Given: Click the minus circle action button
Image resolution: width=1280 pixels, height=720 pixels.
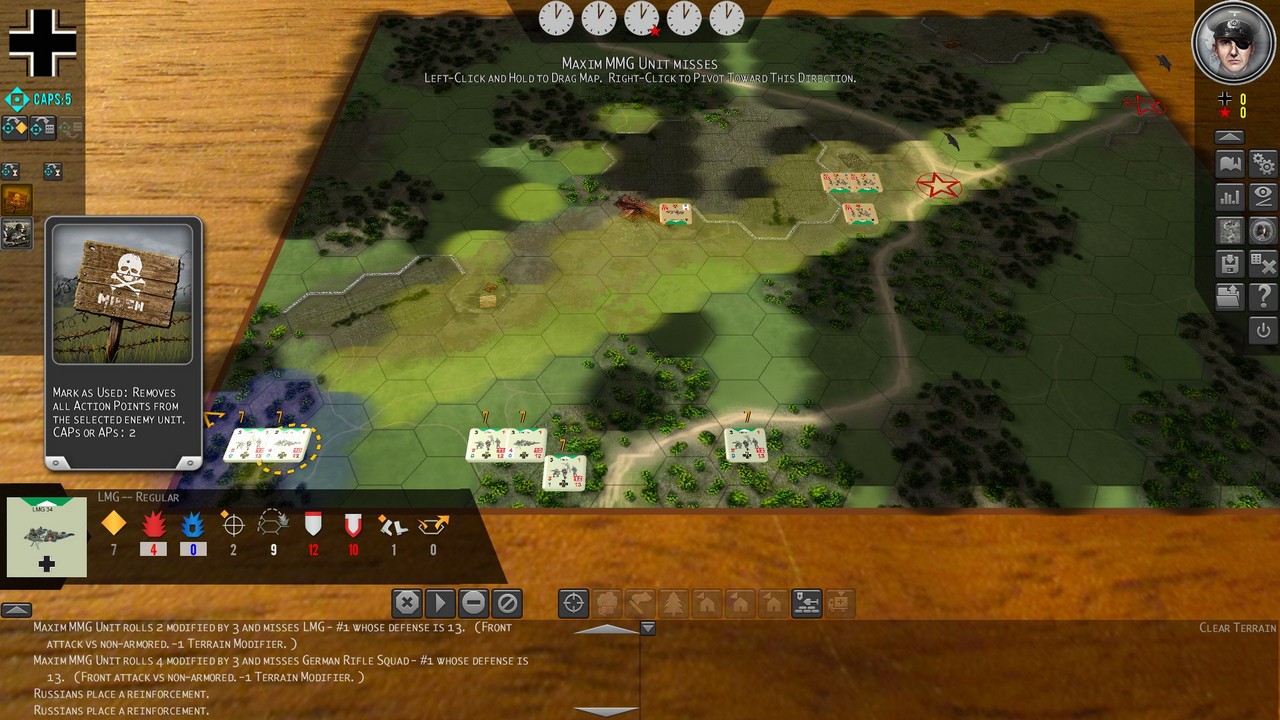Looking at the screenshot, I should tap(474, 603).
